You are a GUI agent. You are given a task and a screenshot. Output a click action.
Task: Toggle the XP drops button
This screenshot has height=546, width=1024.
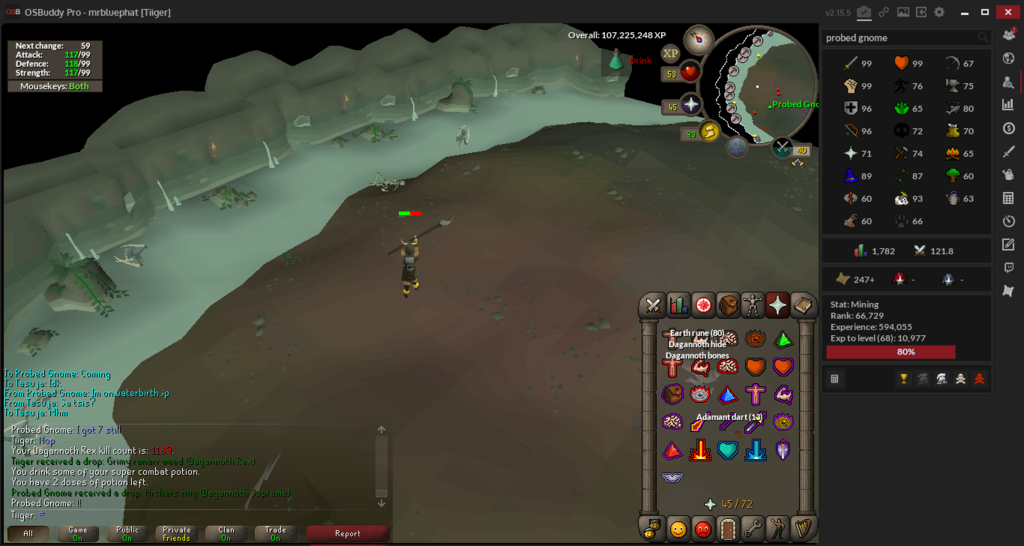pos(670,52)
